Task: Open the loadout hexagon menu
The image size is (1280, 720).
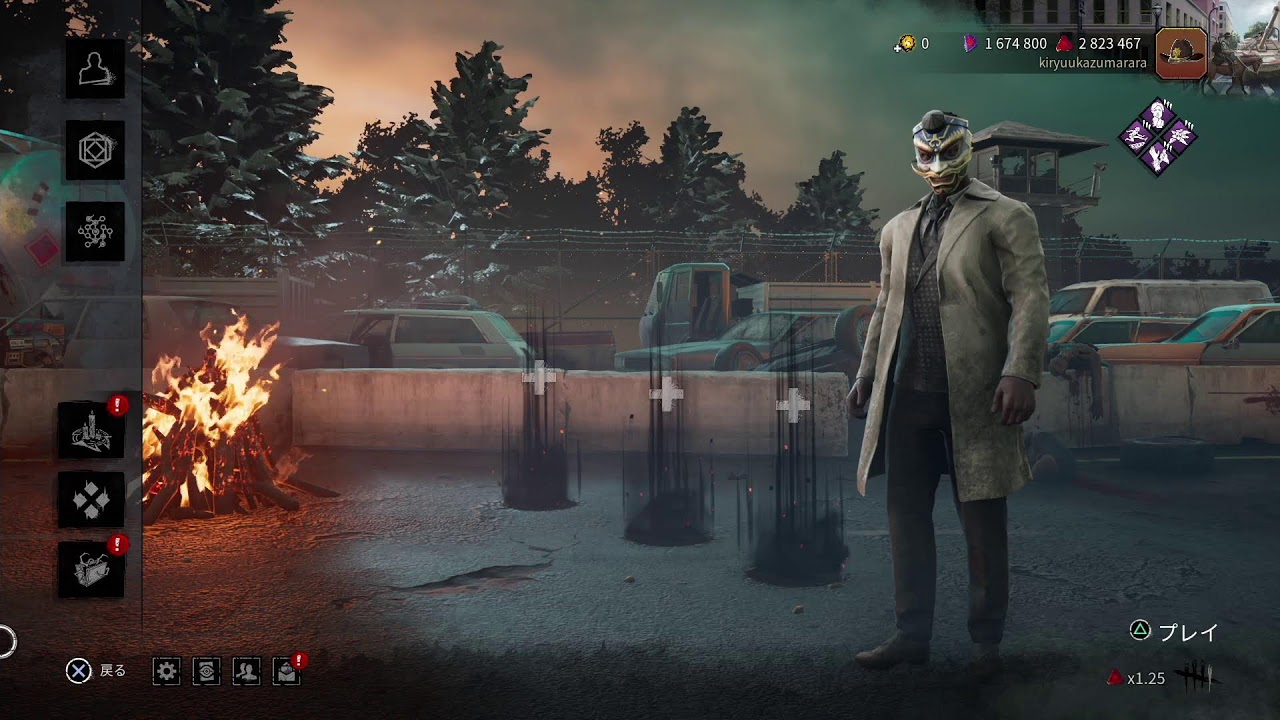Action: click(95, 151)
